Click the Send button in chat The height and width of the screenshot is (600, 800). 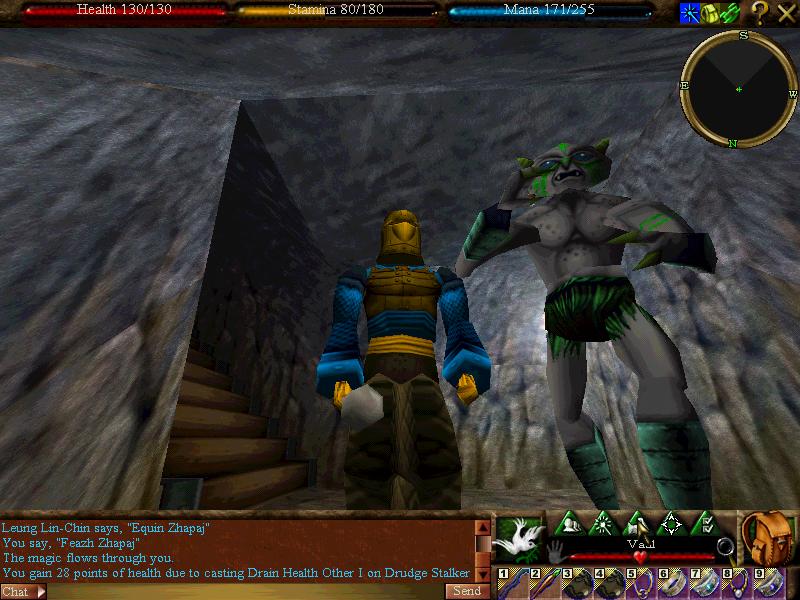(x=467, y=591)
